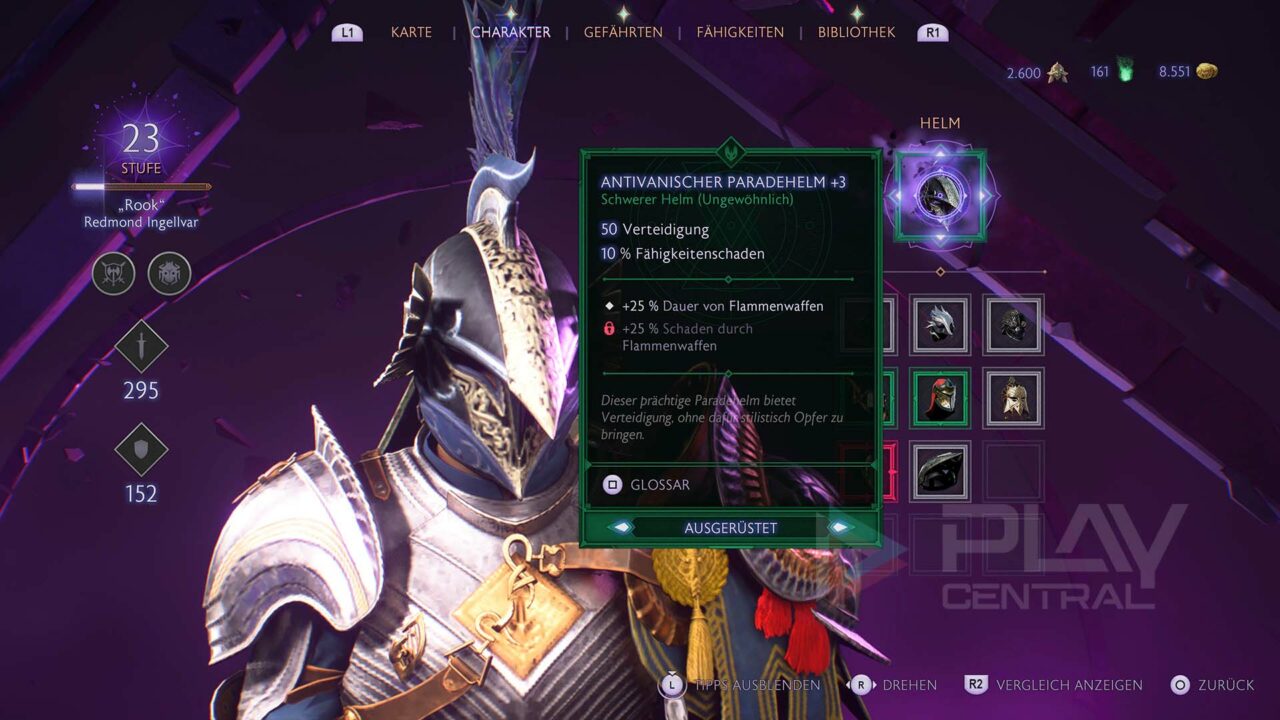Open the Bibliothek tab
The width and height of the screenshot is (1280, 720).
pos(856,32)
